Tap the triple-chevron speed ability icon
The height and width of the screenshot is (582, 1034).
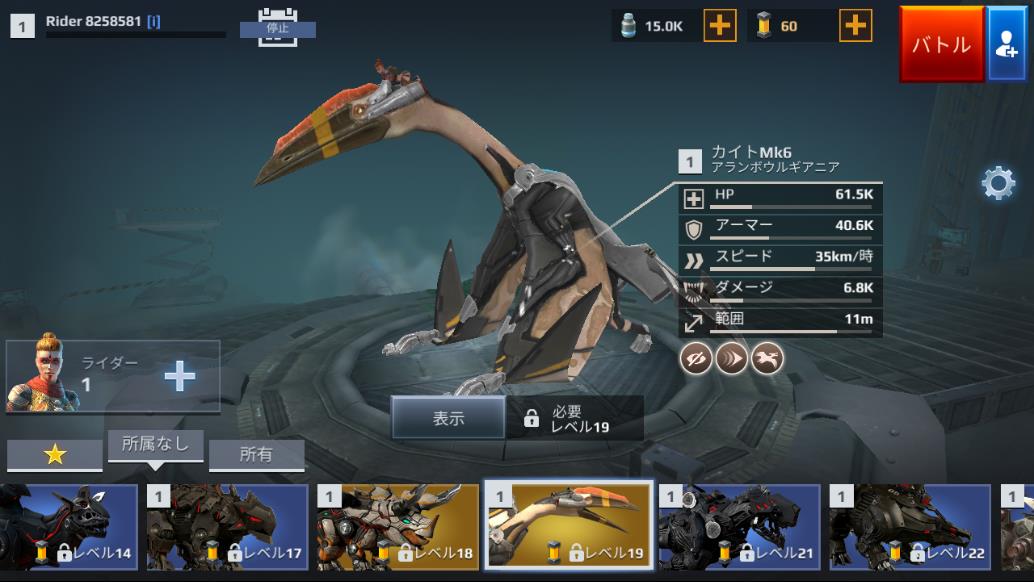coord(732,358)
